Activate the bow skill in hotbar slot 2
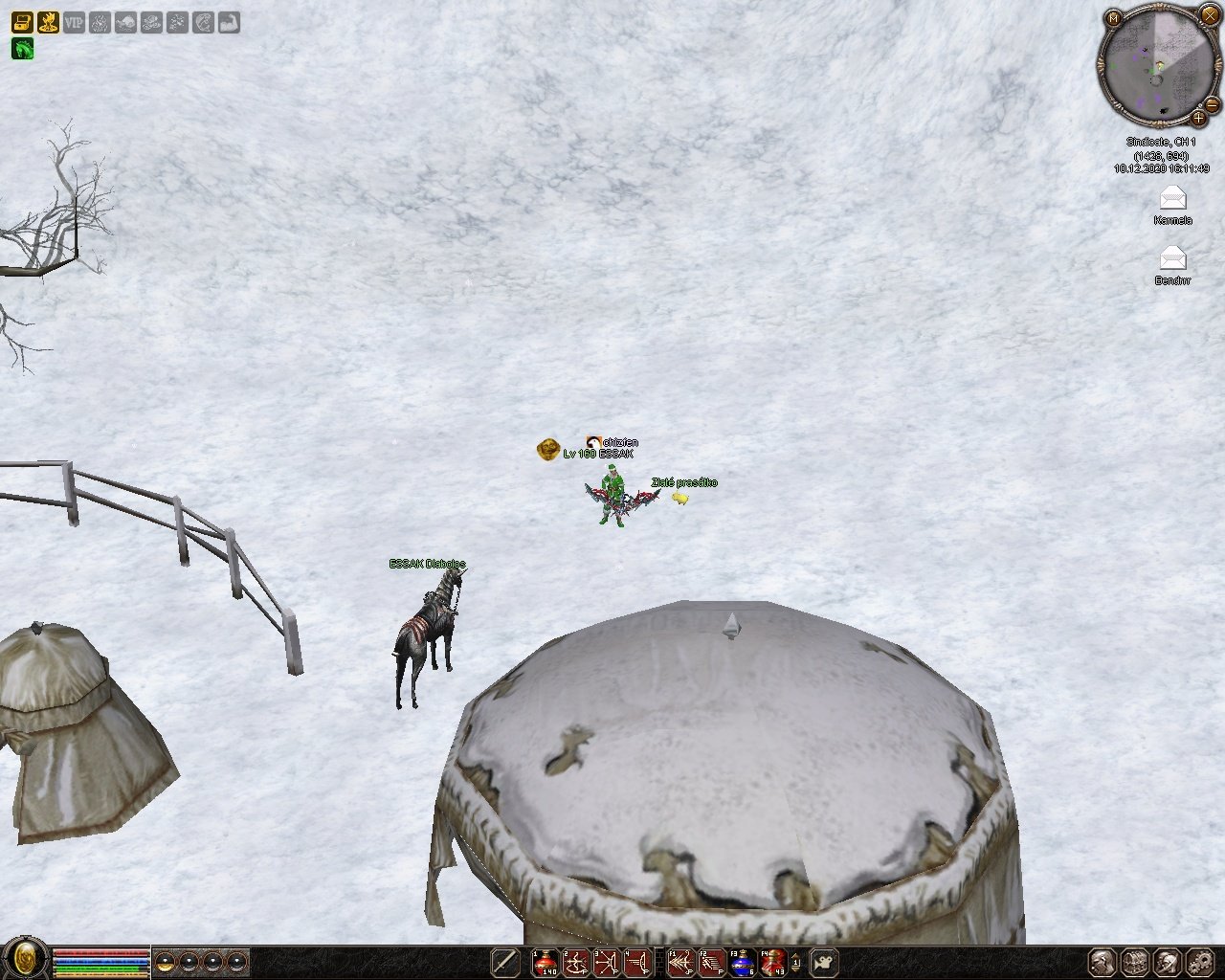Screen dimensions: 1225x980 pos(577,962)
